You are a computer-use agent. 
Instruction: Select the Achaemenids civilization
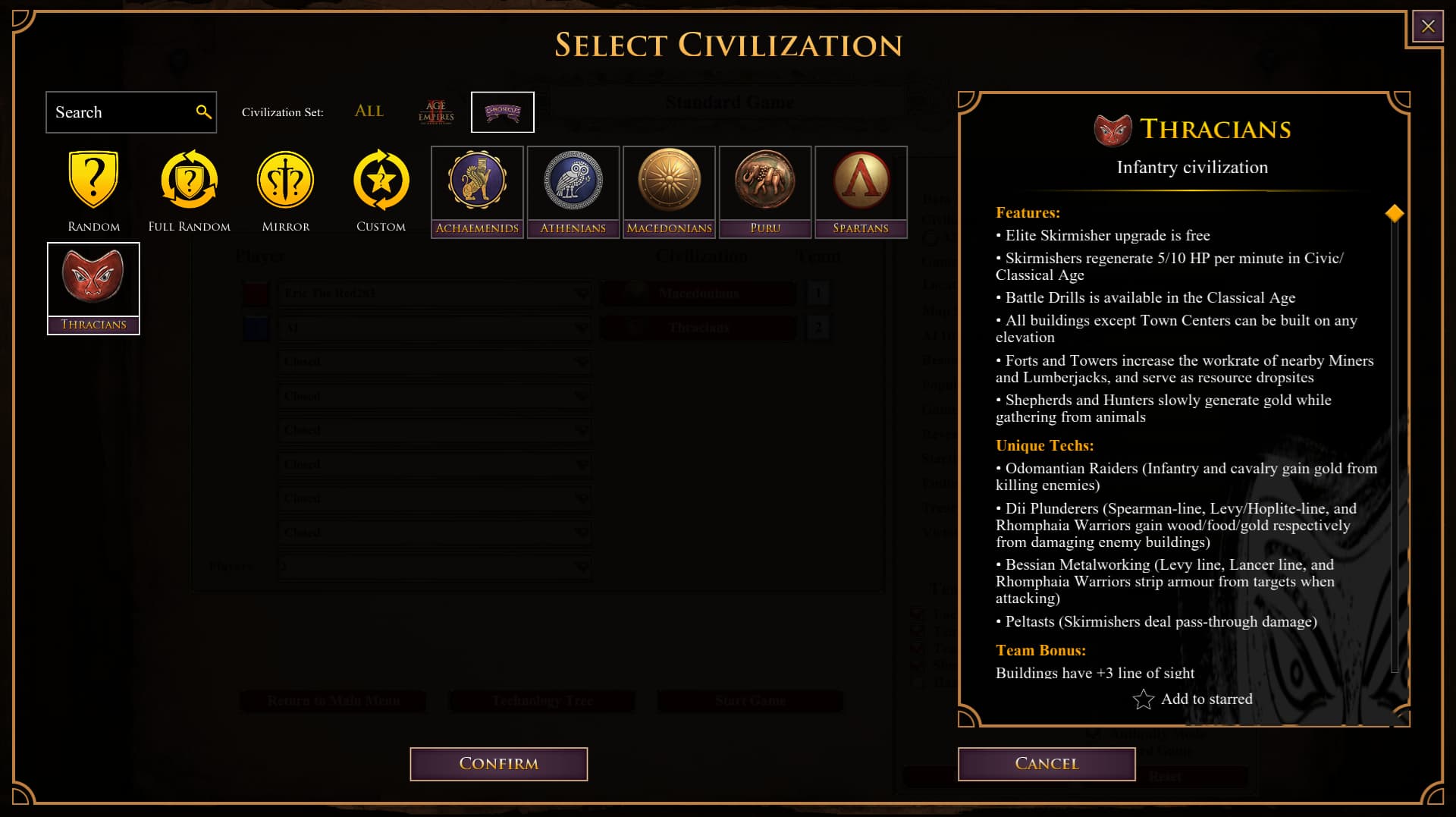[477, 191]
